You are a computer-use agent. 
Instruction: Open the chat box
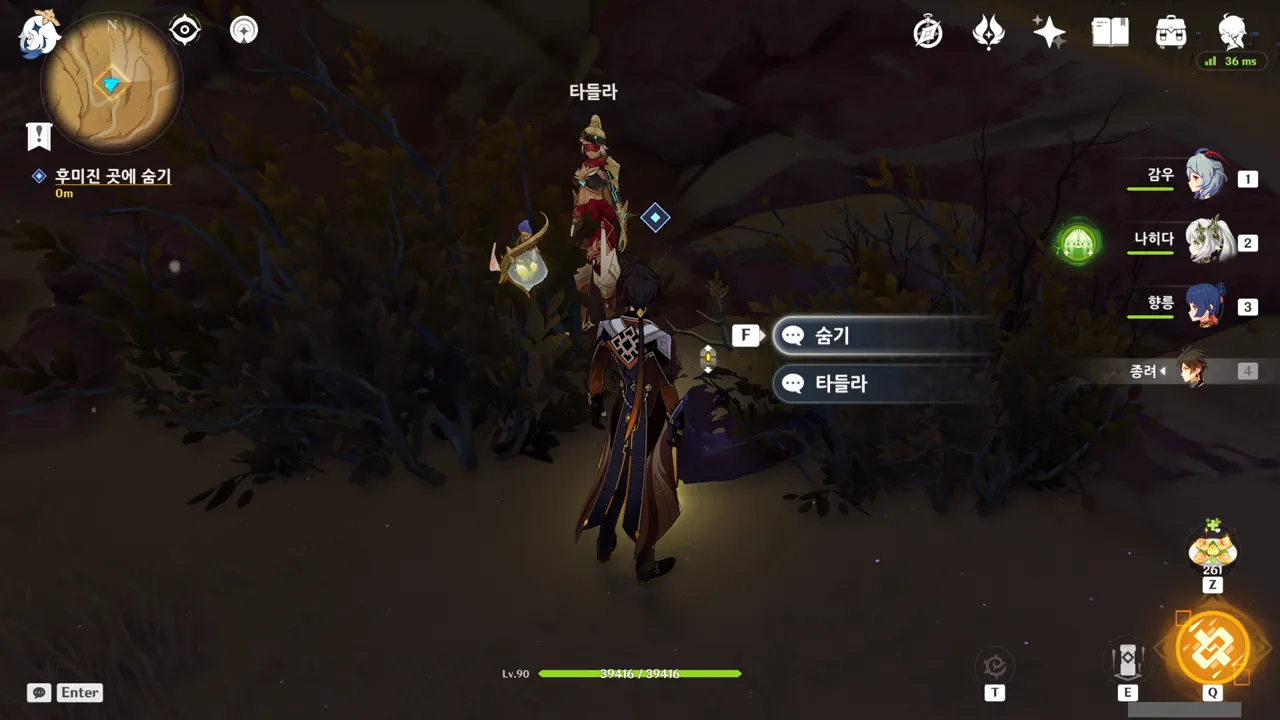tap(40, 692)
